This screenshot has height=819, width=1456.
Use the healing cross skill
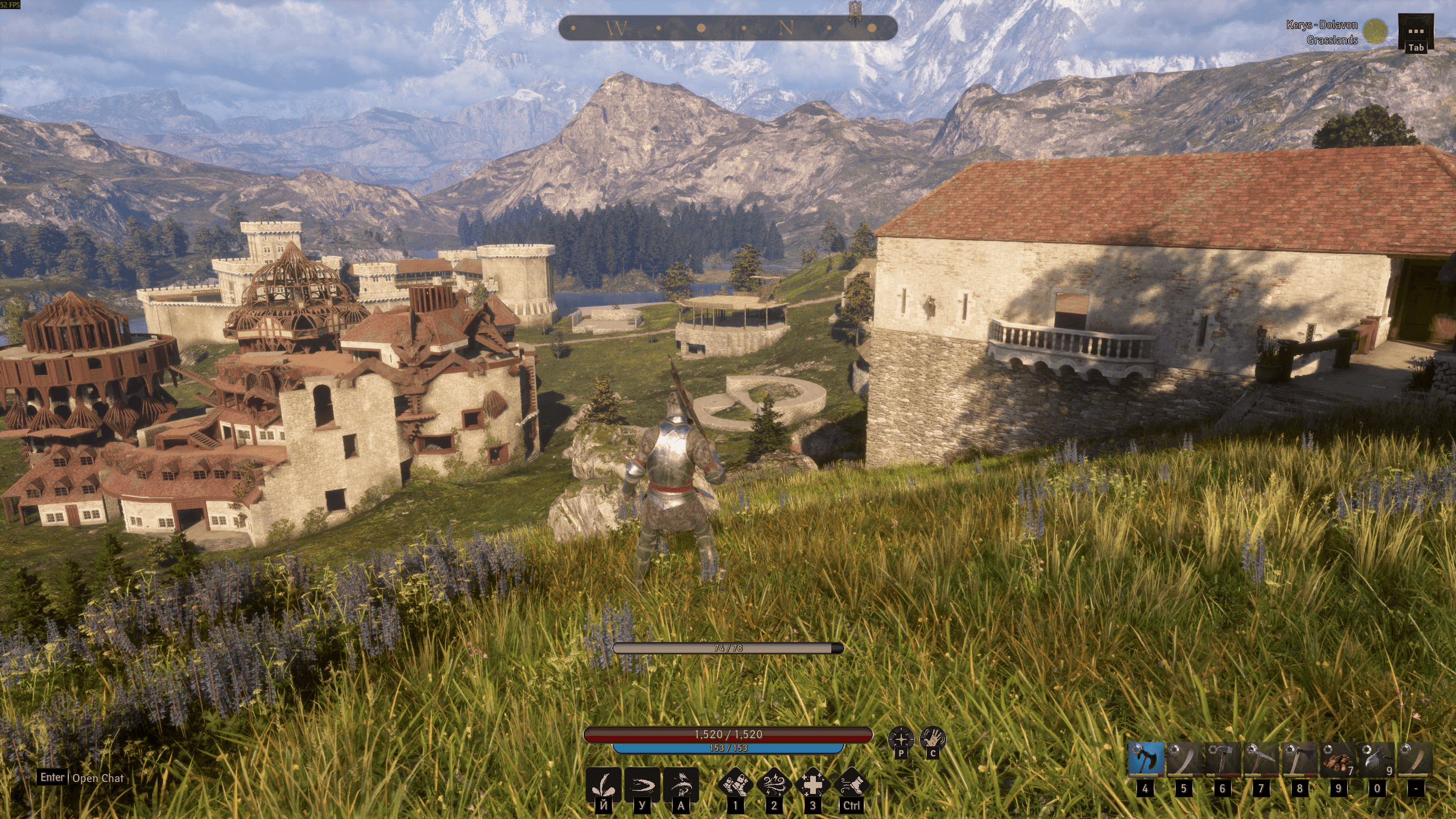(x=813, y=784)
